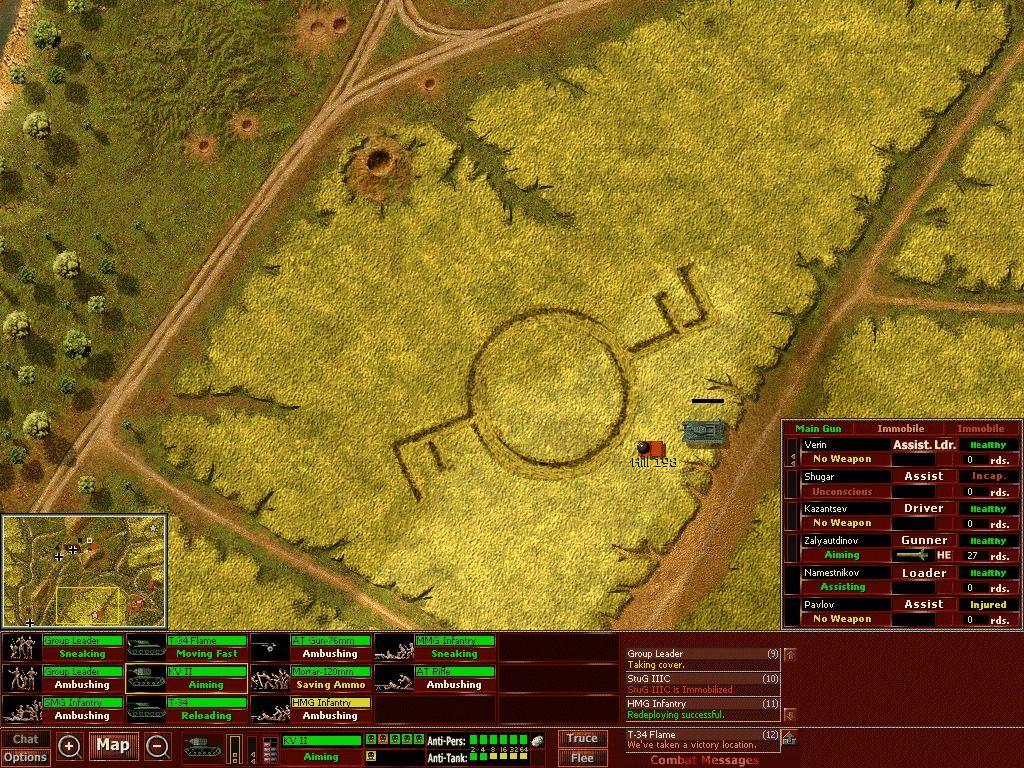Click the battlefield minimap

tap(84, 571)
